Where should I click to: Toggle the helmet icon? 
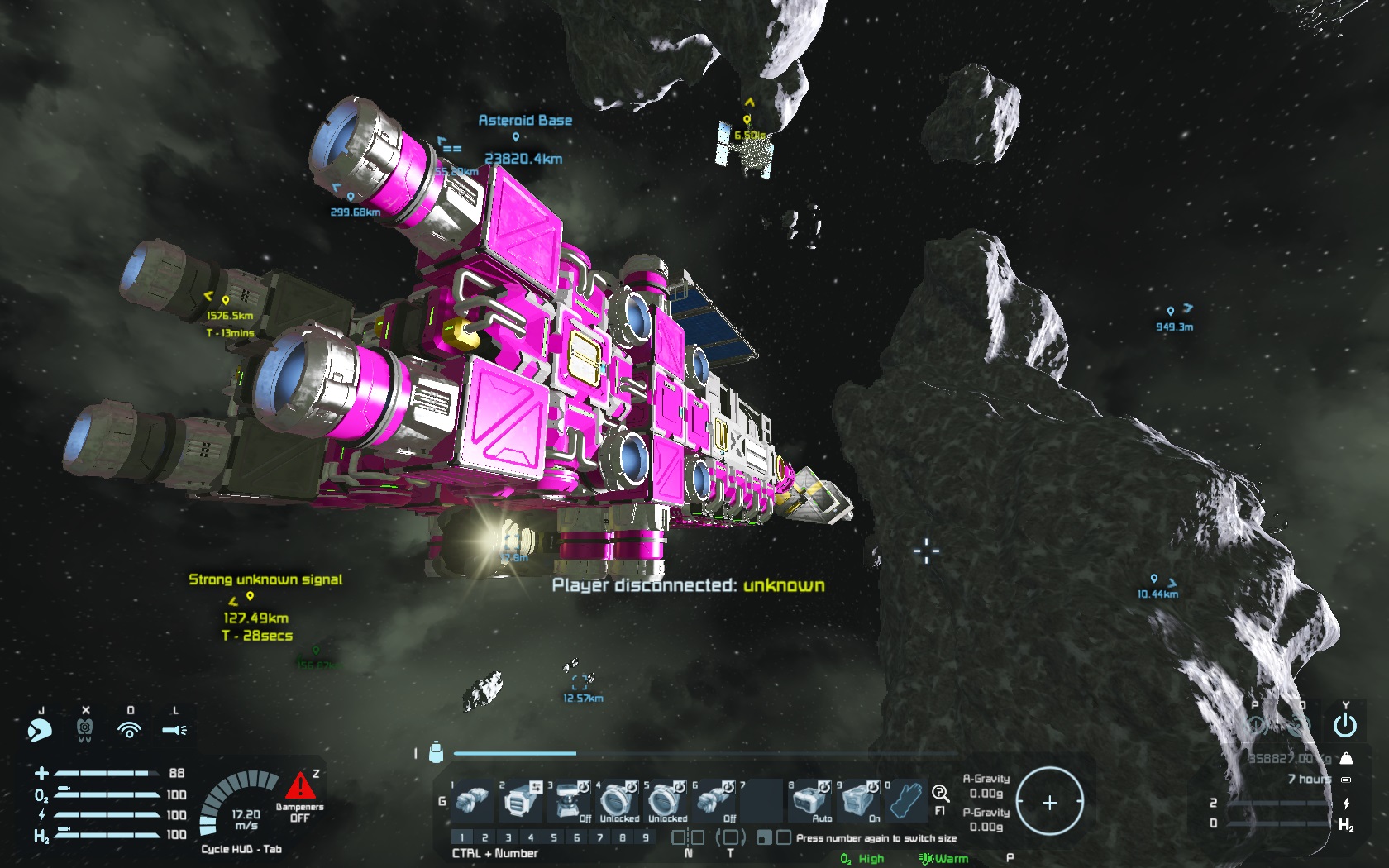coord(39,730)
